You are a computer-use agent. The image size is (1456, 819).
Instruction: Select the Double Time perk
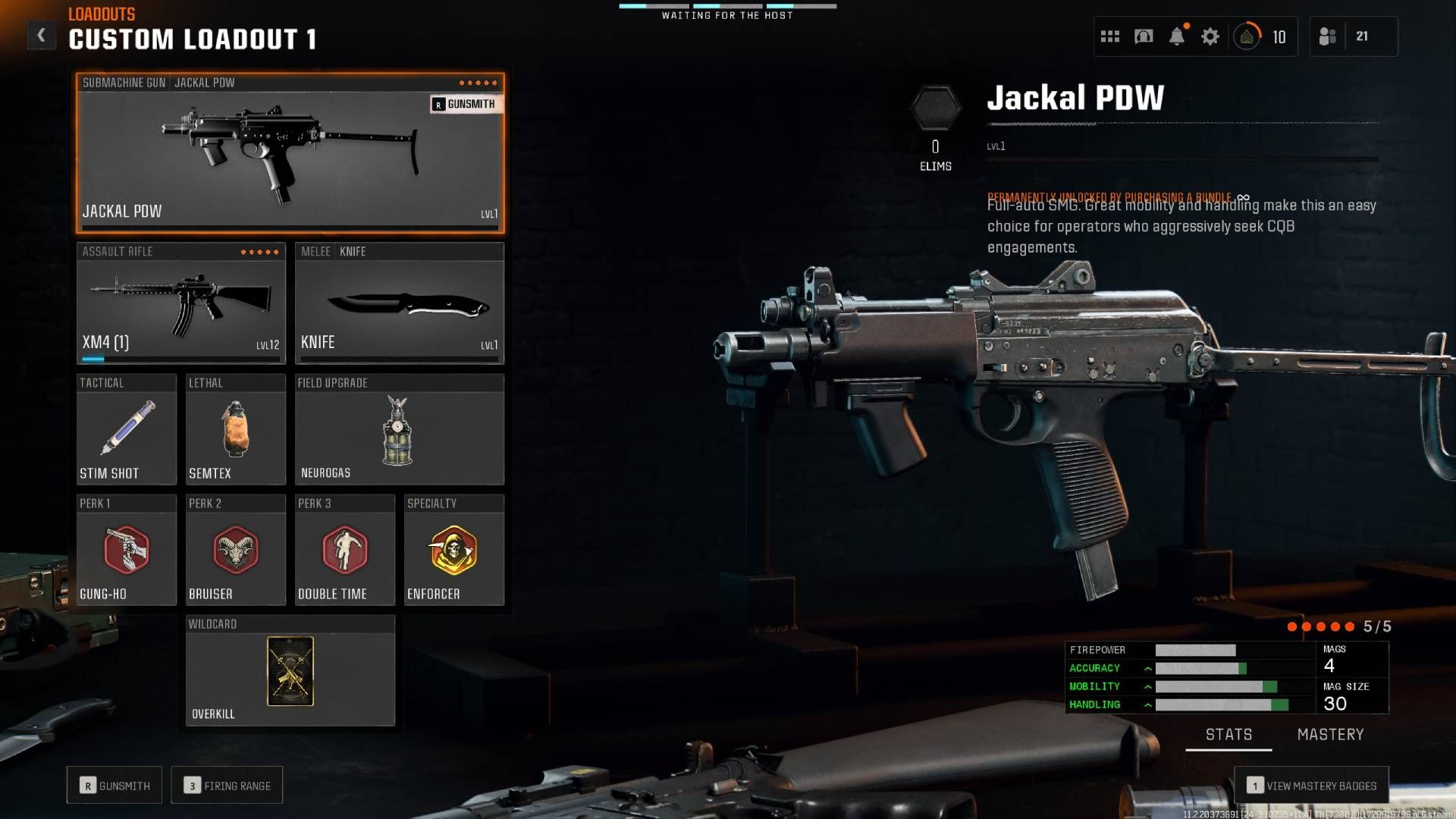[345, 551]
